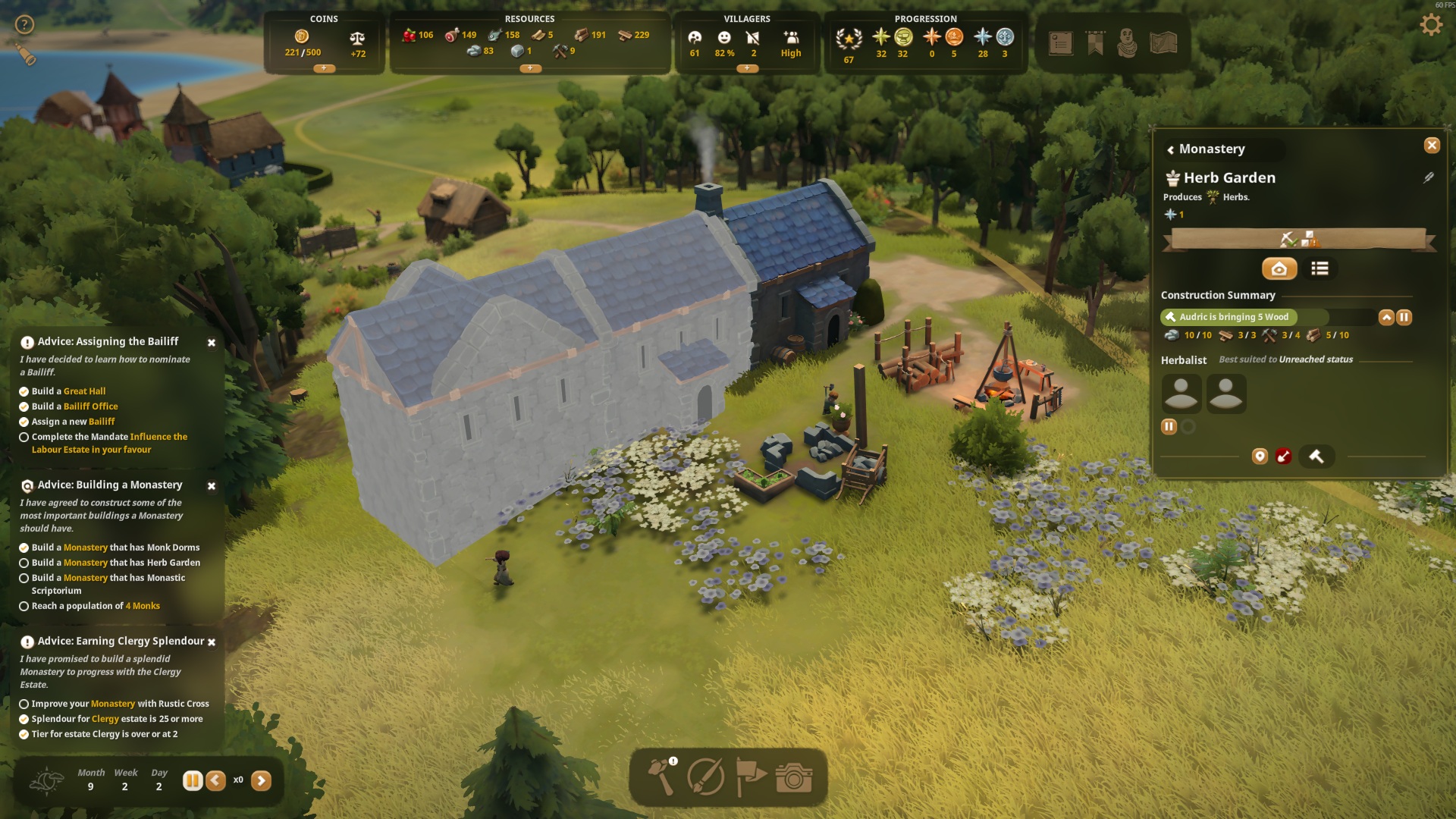Image resolution: width=1456 pixels, height=819 pixels.
Task: Locate the building with the map pin button
Action: click(1260, 457)
